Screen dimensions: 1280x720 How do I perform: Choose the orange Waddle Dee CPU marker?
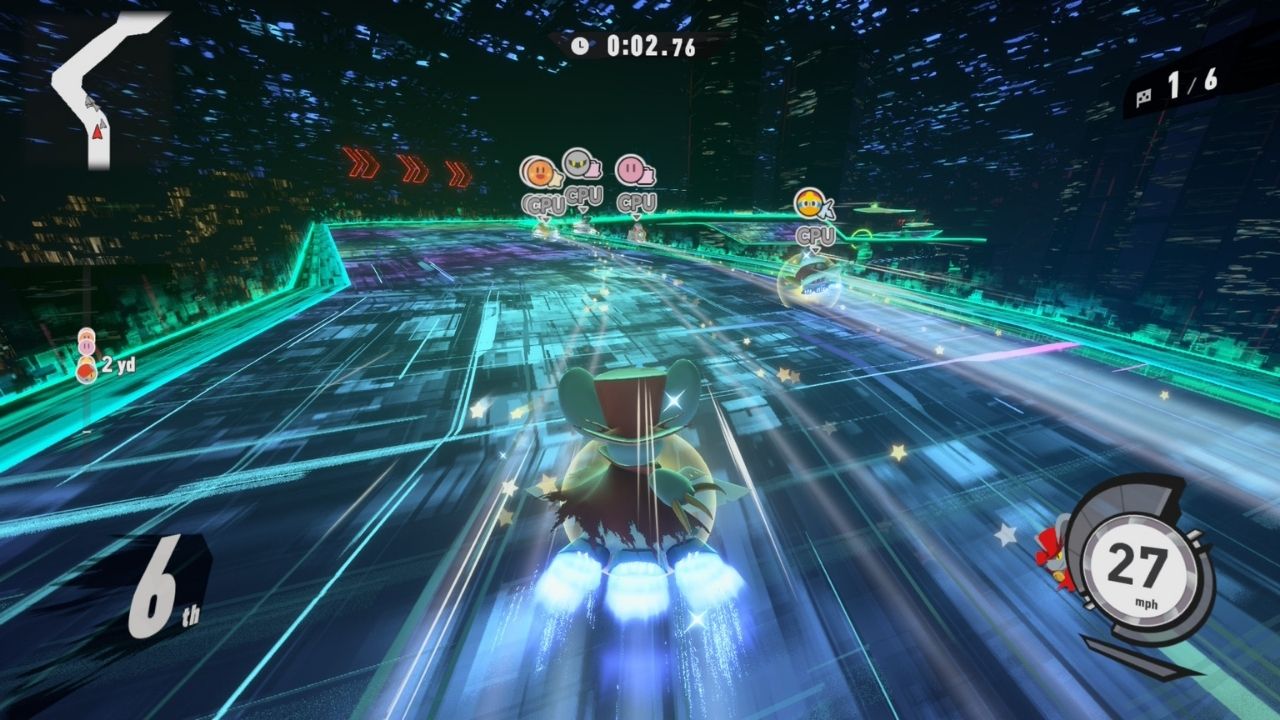pyautogui.click(x=540, y=173)
